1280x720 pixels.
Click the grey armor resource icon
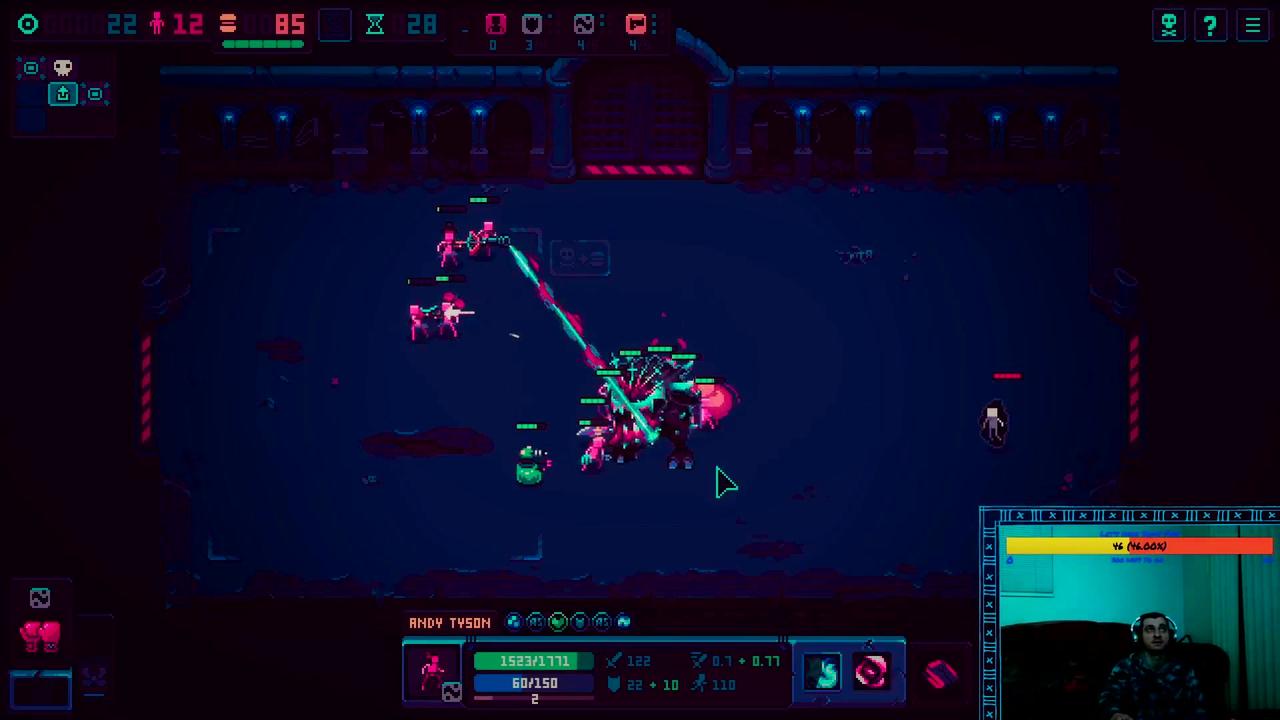[x=531, y=24]
